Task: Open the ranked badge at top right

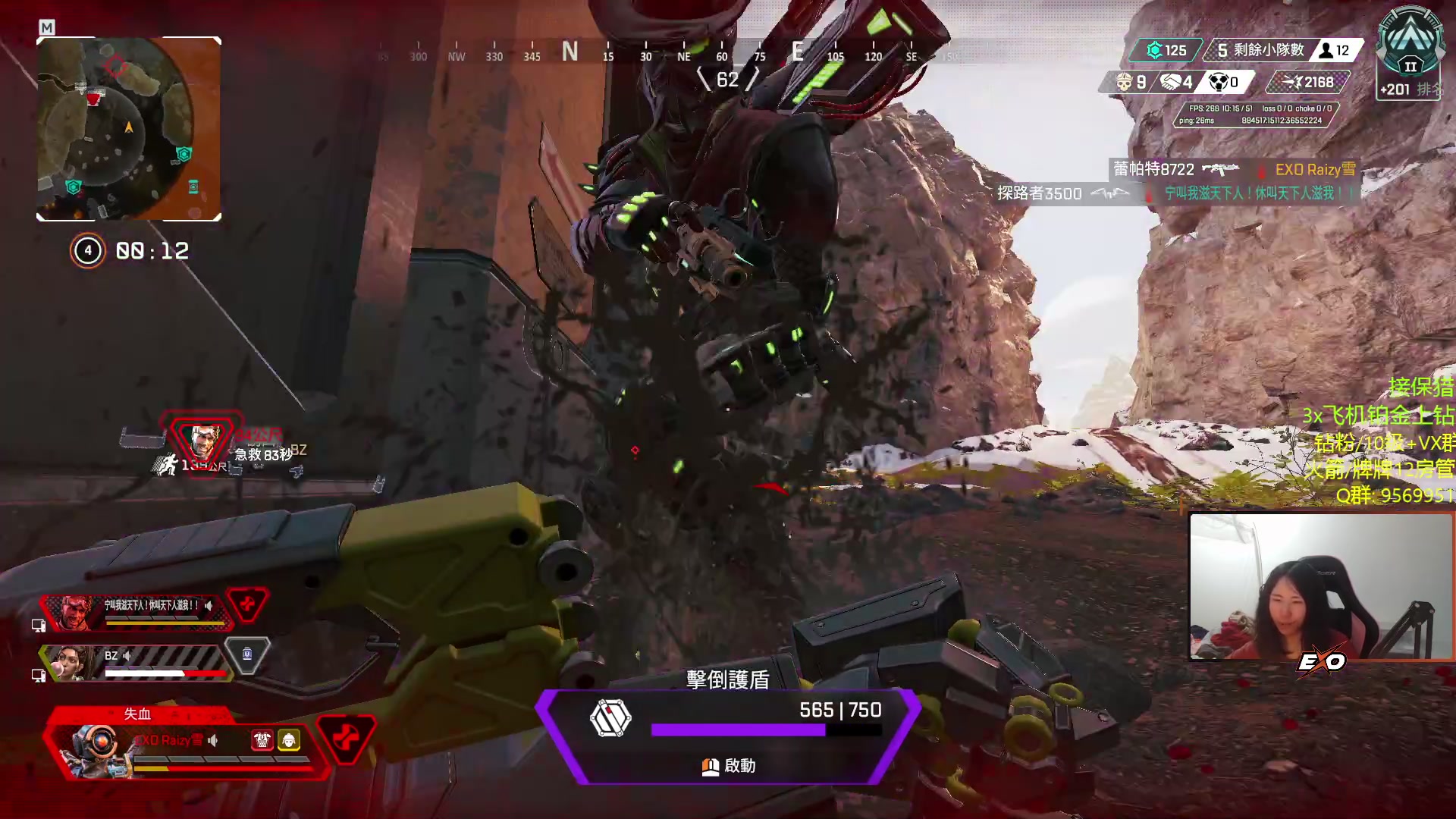Action: [x=1410, y=52]
